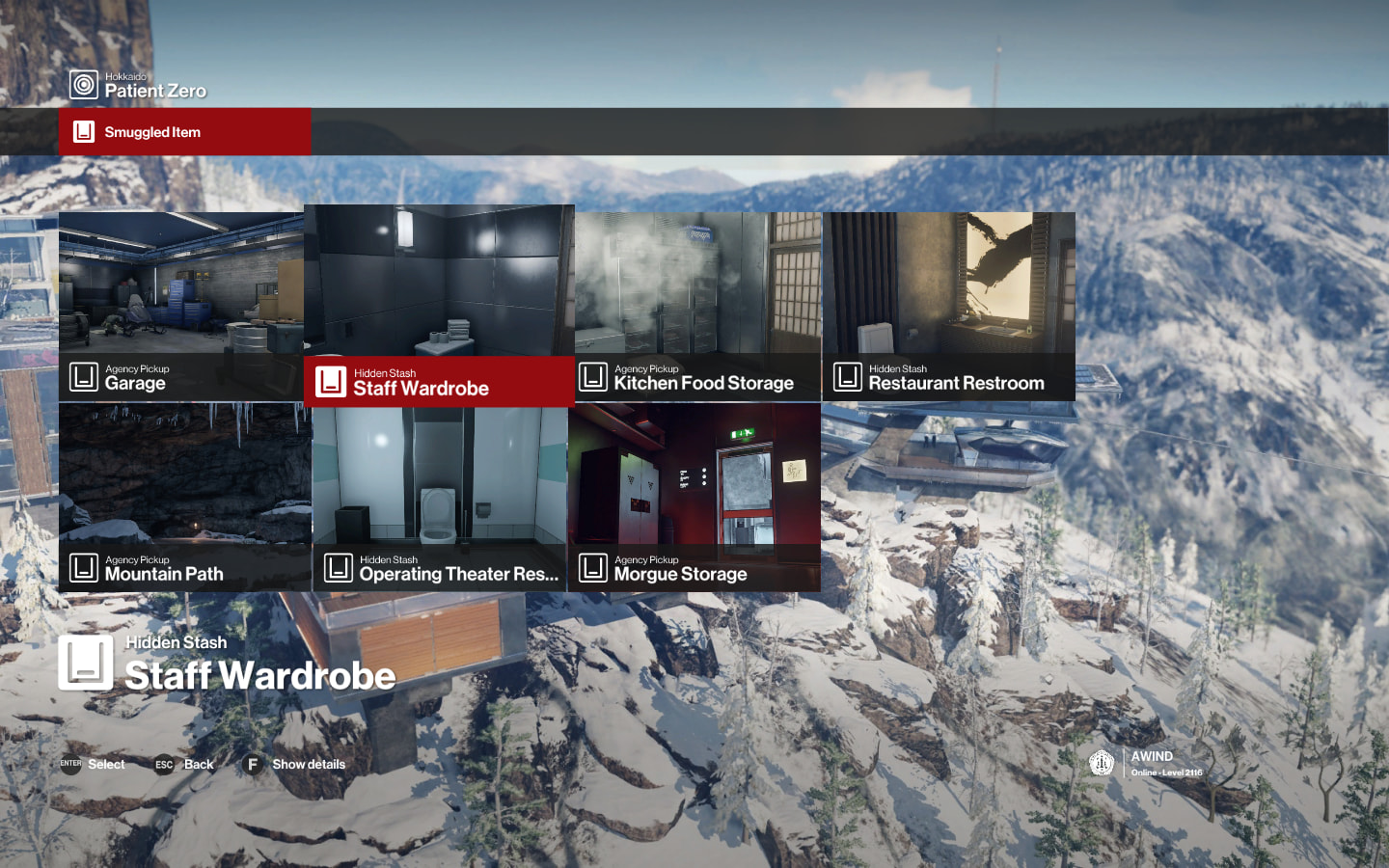Open the Smuggled Item category tab

pos(185,132)
